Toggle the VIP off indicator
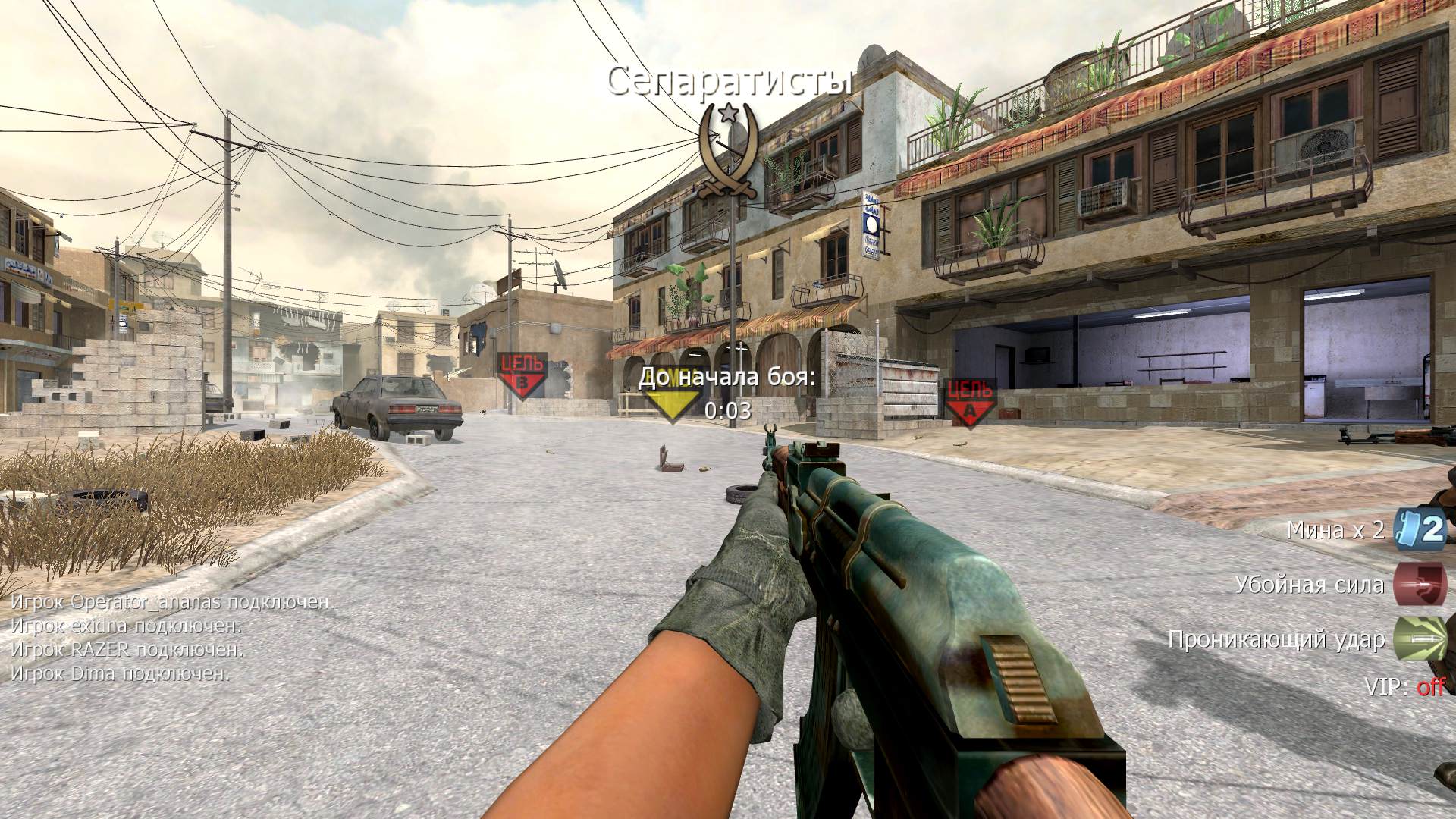1456x819 pixels. tap(1430, 687)
